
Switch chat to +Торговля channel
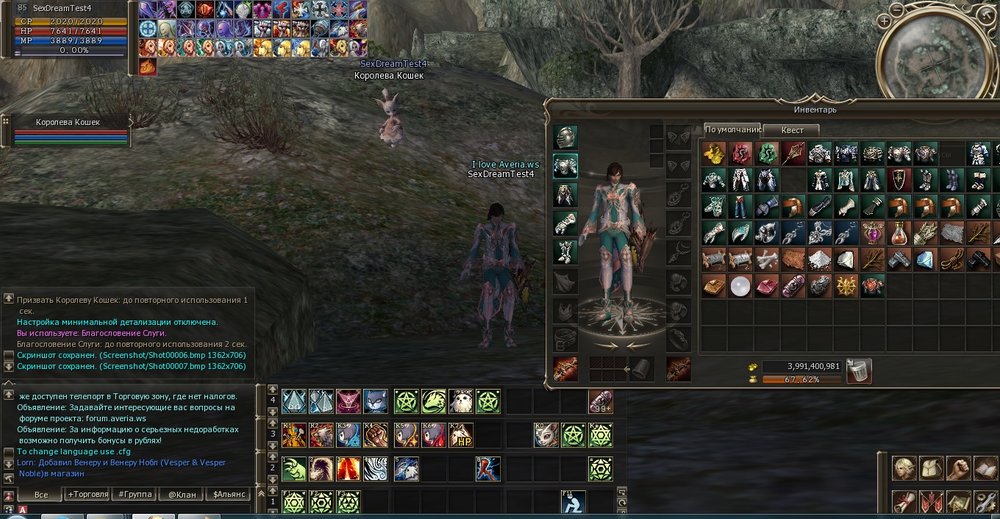[x=87, y=495]
